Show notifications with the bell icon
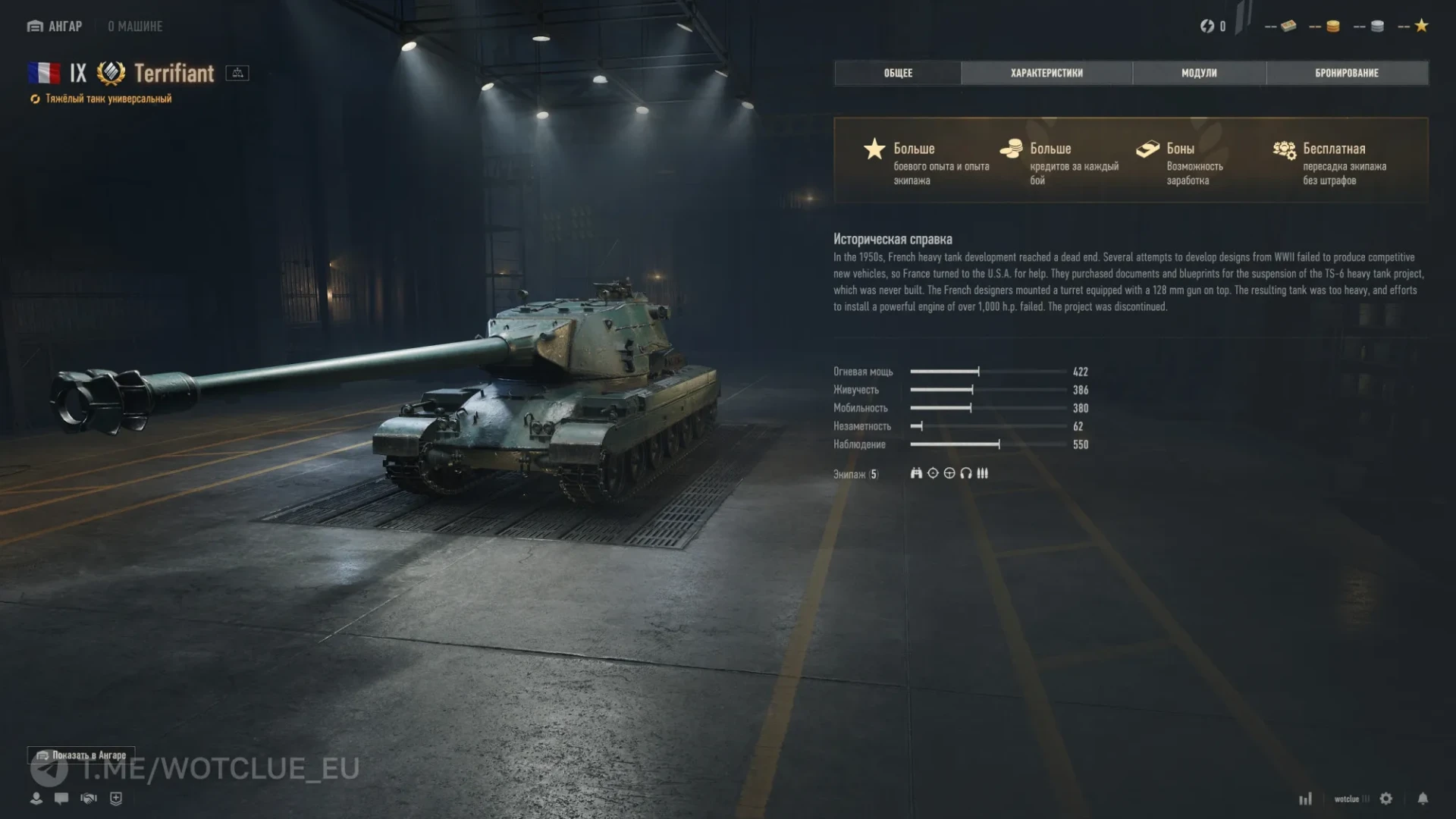Image resolution: width=1456 pixels, height=819 pixels. point(1423,799)
